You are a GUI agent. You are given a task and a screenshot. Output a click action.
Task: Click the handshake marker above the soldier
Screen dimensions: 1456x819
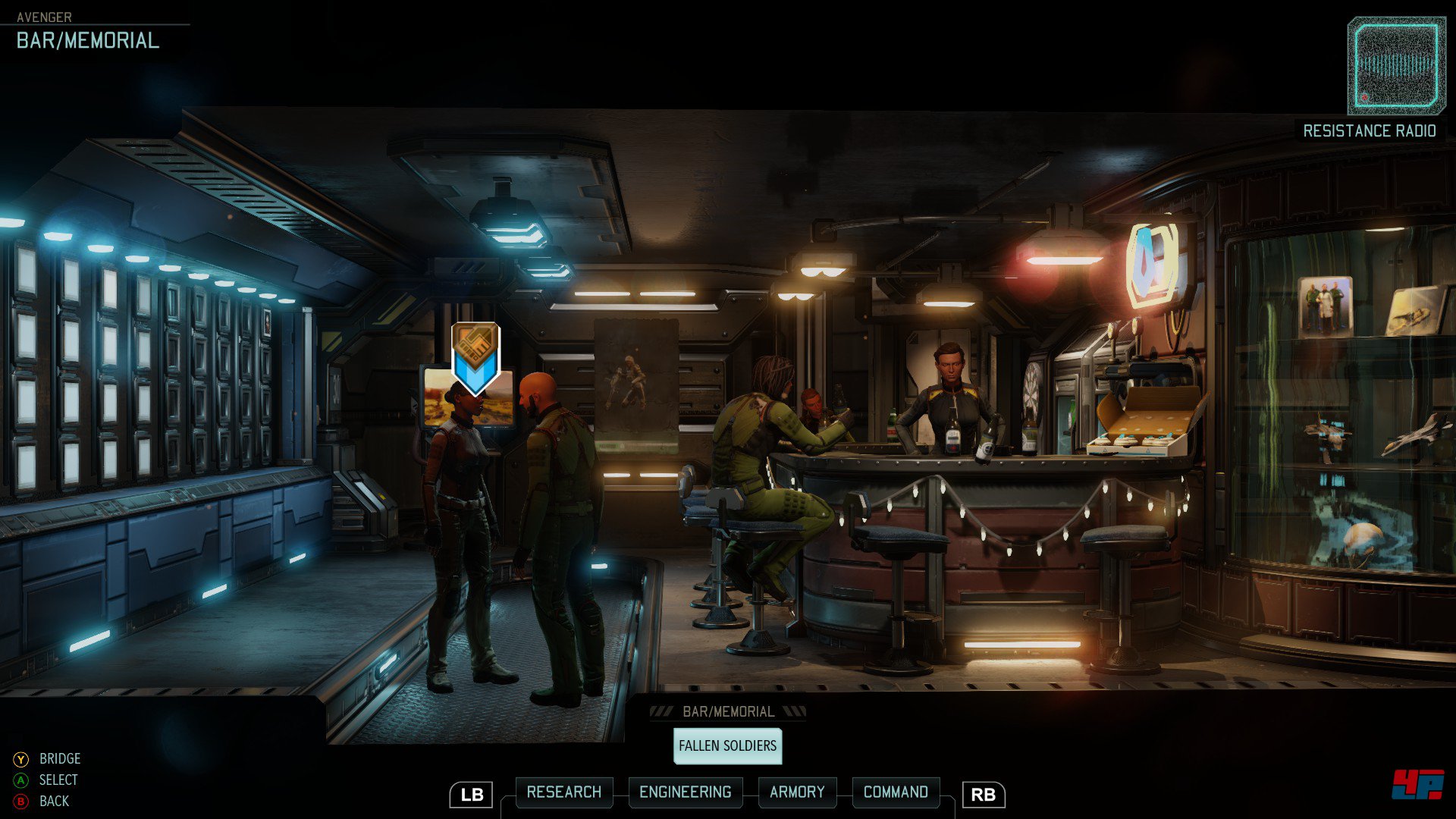[475, 356]
